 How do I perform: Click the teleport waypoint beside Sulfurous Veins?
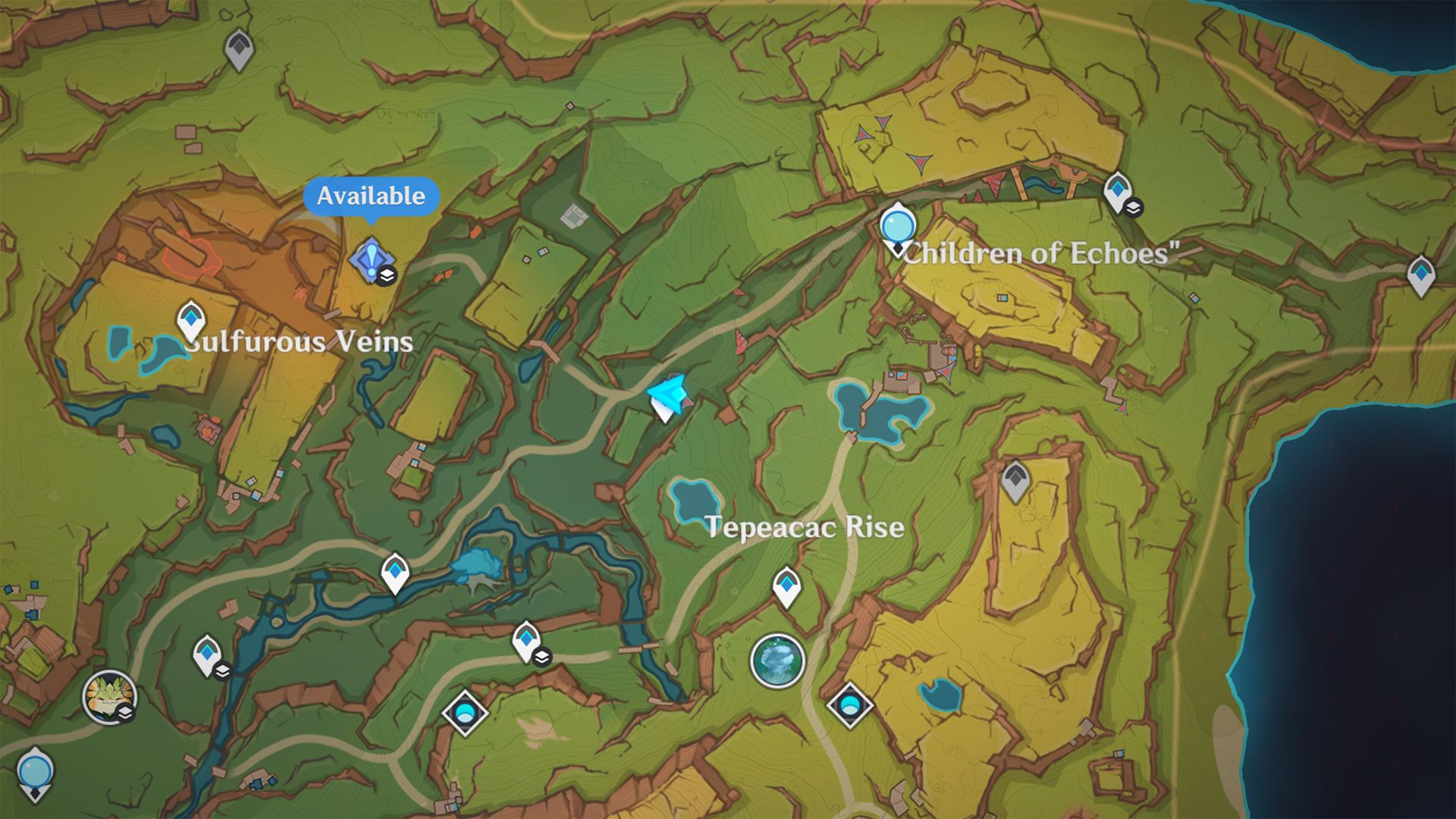point(192,319)
